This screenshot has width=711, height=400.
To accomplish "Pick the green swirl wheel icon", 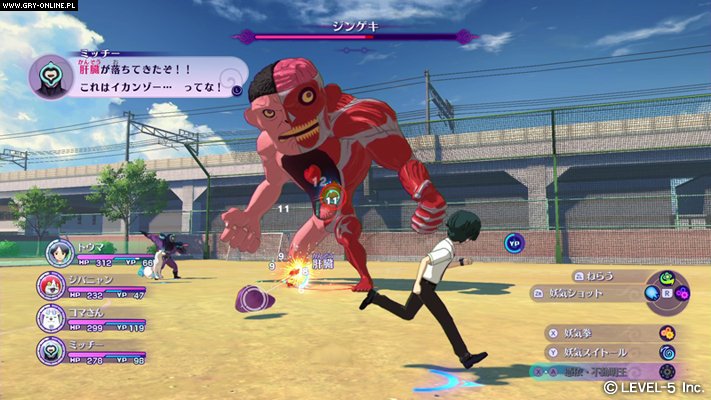I will 667,280.
